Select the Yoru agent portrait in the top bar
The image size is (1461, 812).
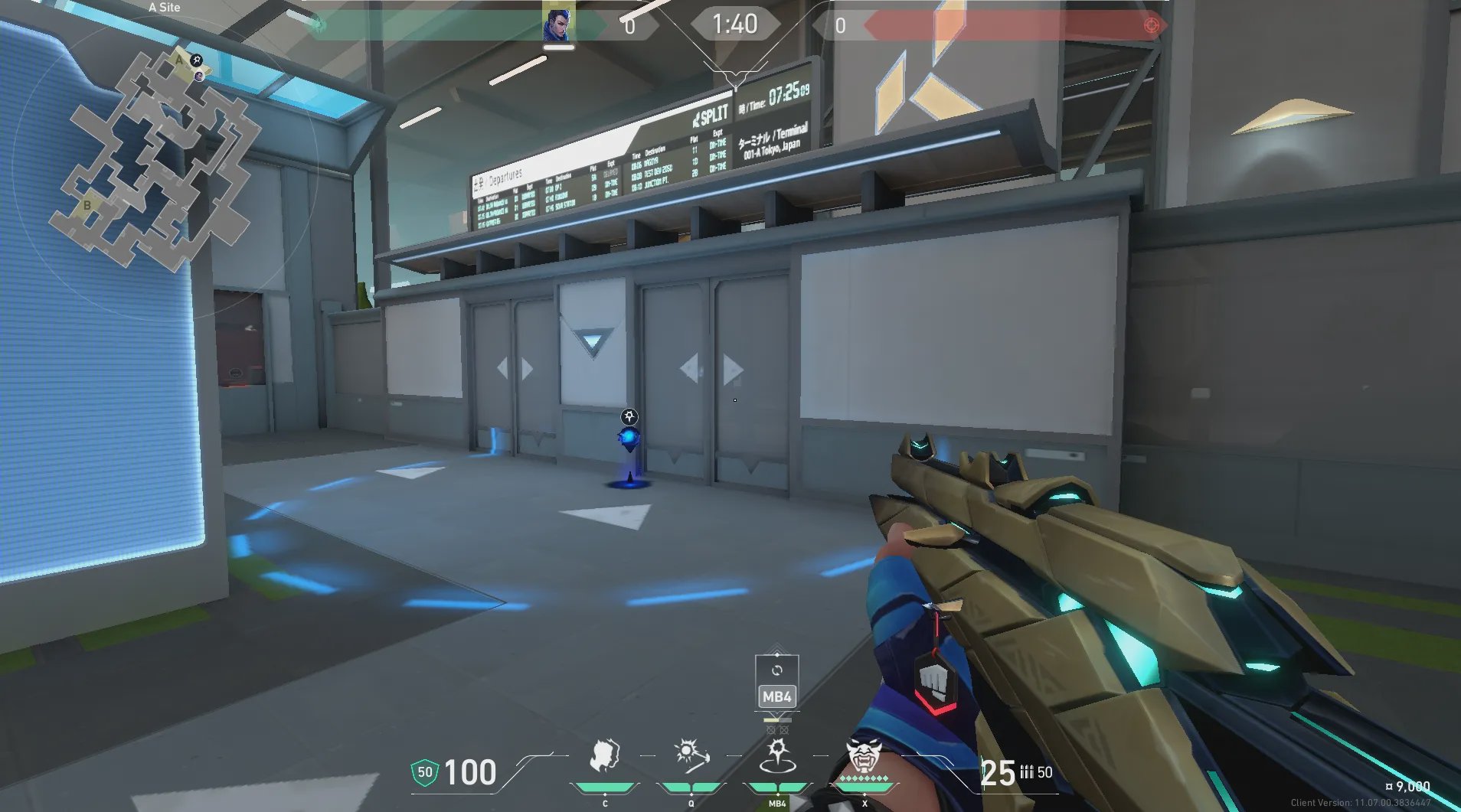click(557, 24)
